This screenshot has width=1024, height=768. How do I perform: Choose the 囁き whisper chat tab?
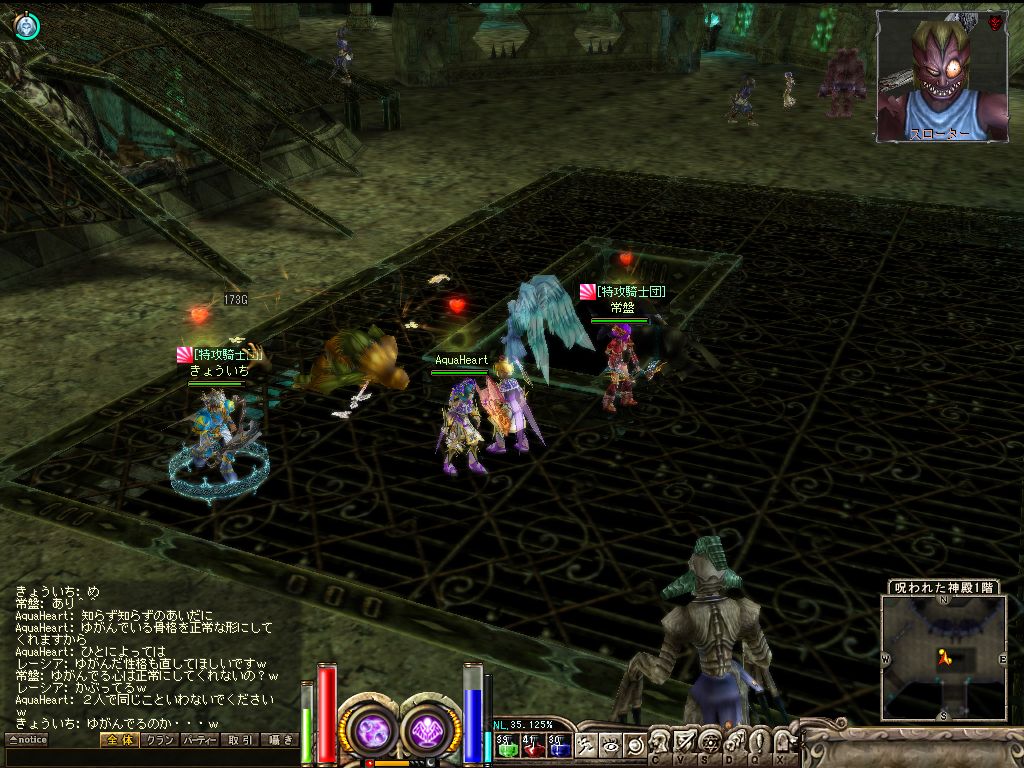click(280, 740)
